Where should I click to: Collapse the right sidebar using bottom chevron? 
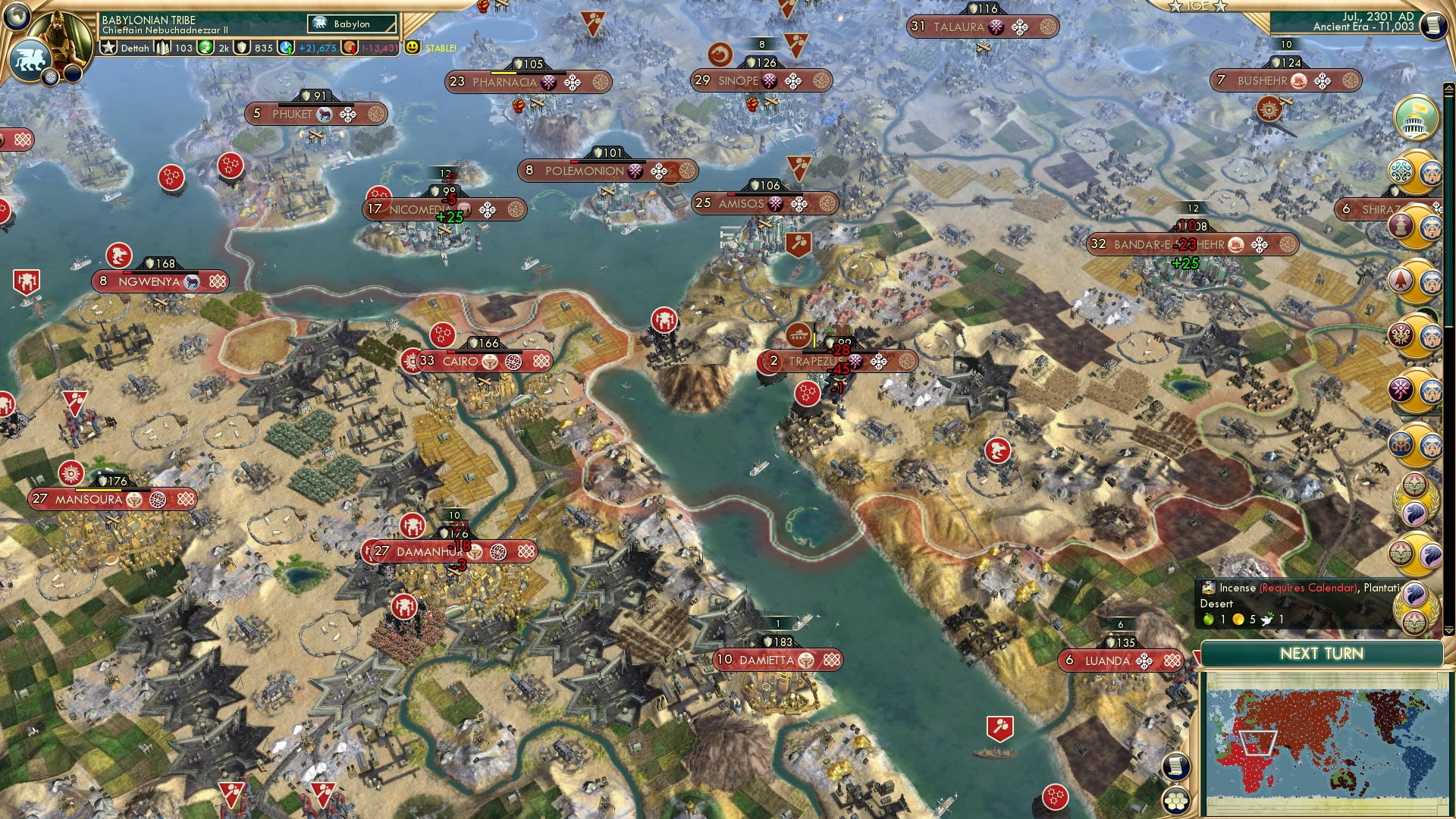tap(1449, 632)
